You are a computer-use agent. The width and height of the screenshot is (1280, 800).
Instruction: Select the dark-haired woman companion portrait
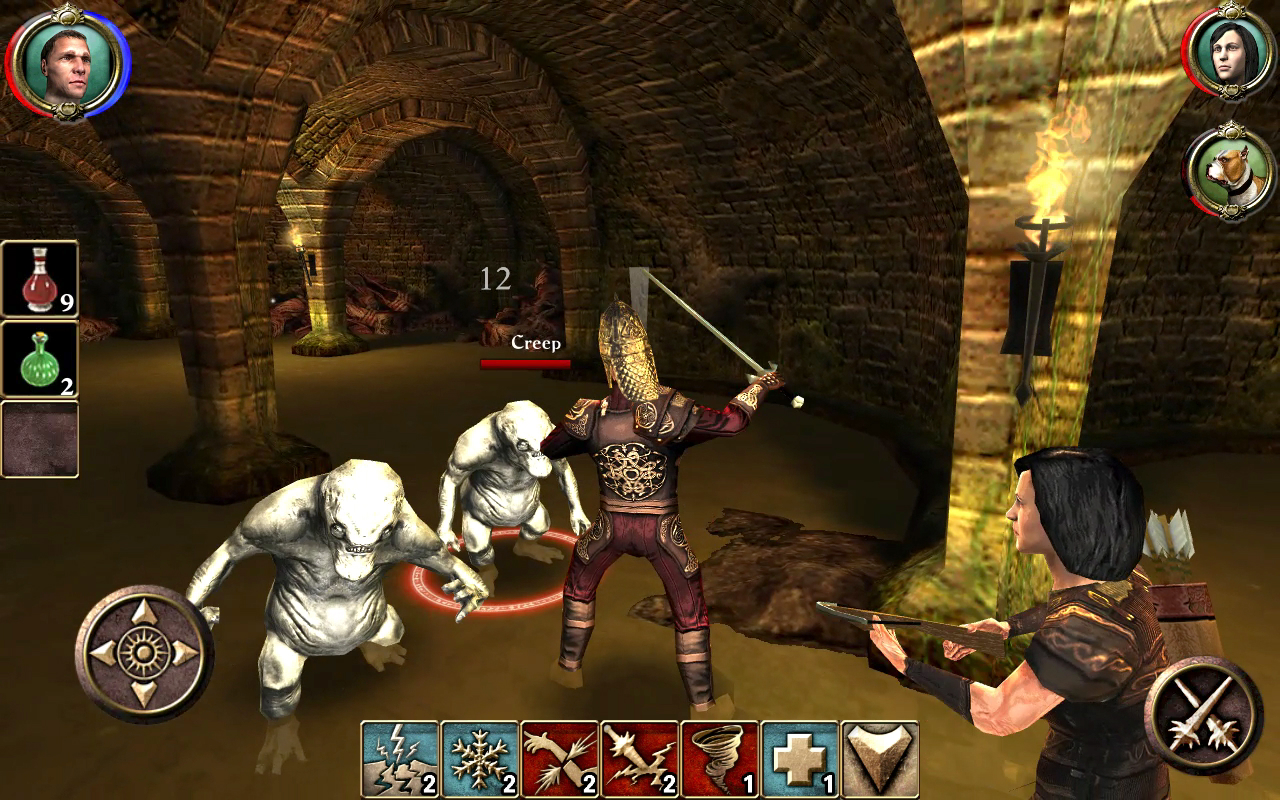pyautogui.click(x=1229, y=57)
